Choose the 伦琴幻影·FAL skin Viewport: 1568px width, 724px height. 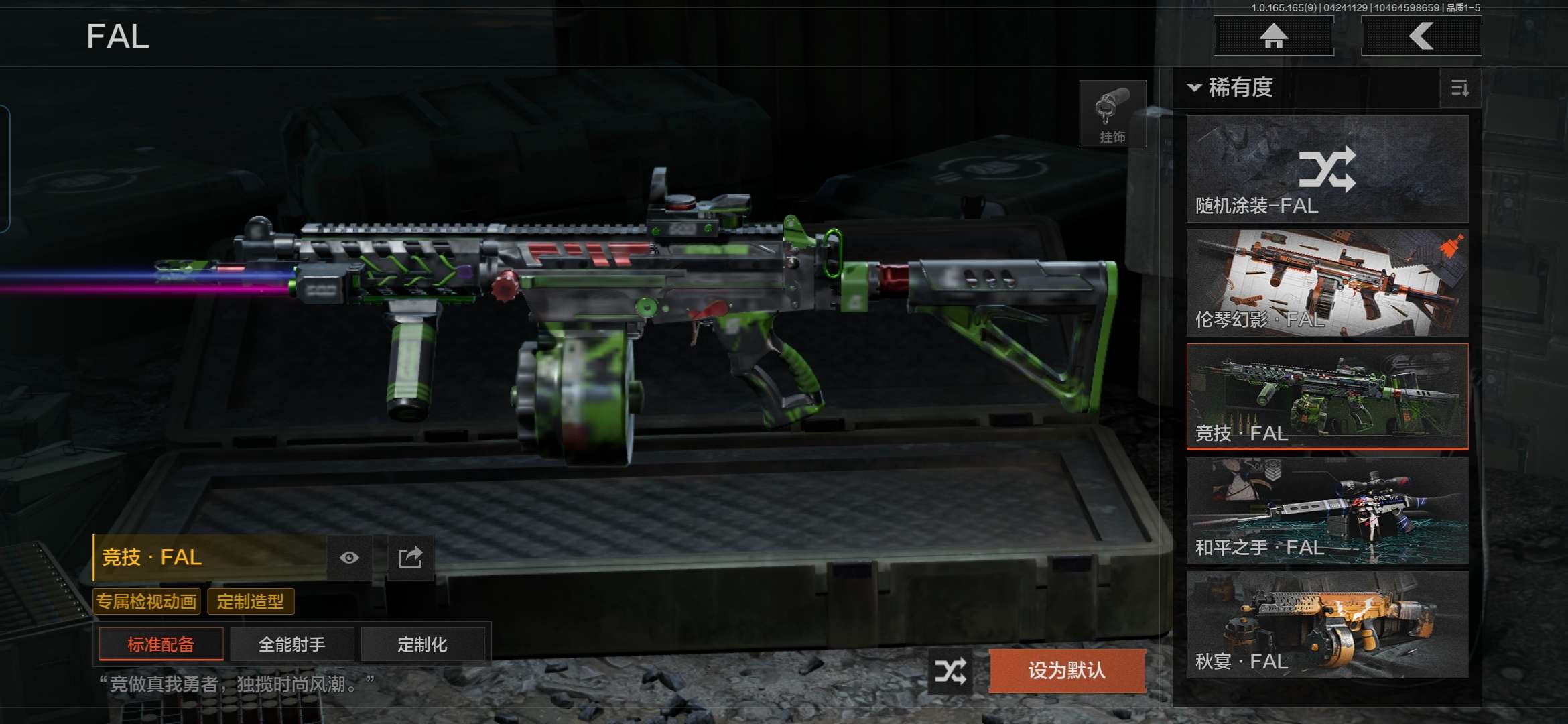click(x=1327, y=283)
